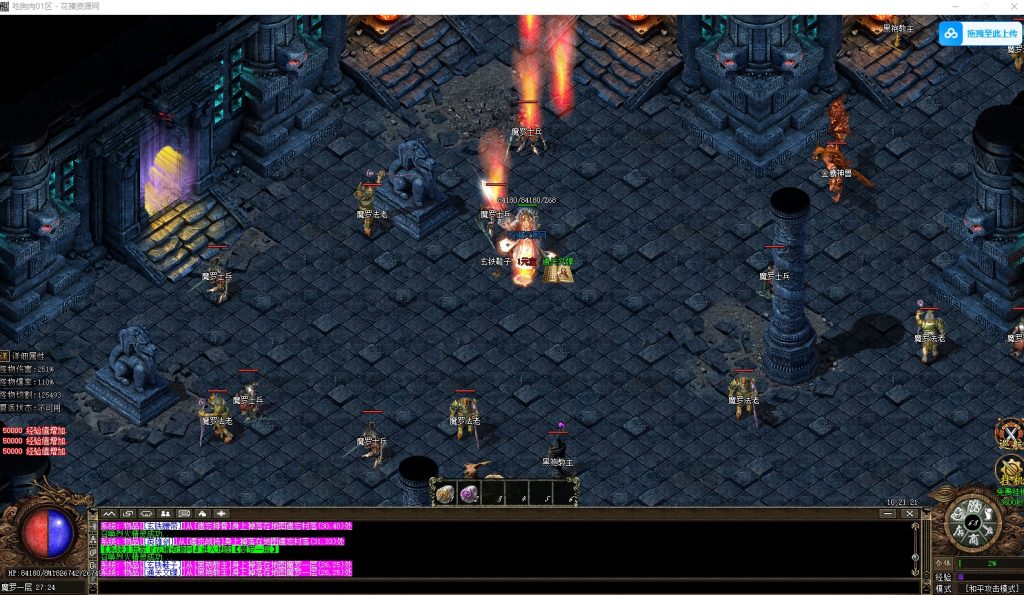Image resolution: width=1024 pixels, height=595 pixels.
Task: Select the plus-sign chat channel tab
Action: click(221, 514)
